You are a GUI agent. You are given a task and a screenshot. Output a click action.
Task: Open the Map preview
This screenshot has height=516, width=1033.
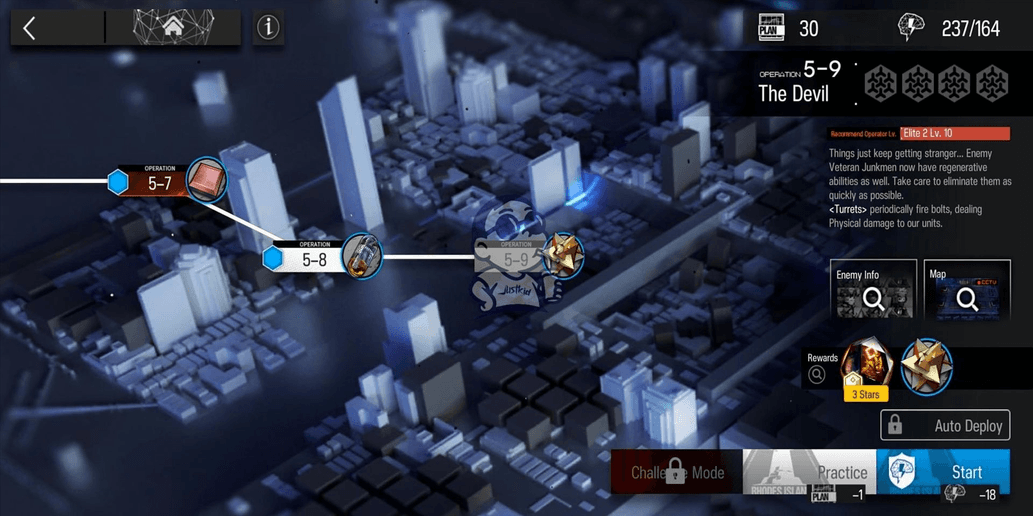(x=967, y=289)
